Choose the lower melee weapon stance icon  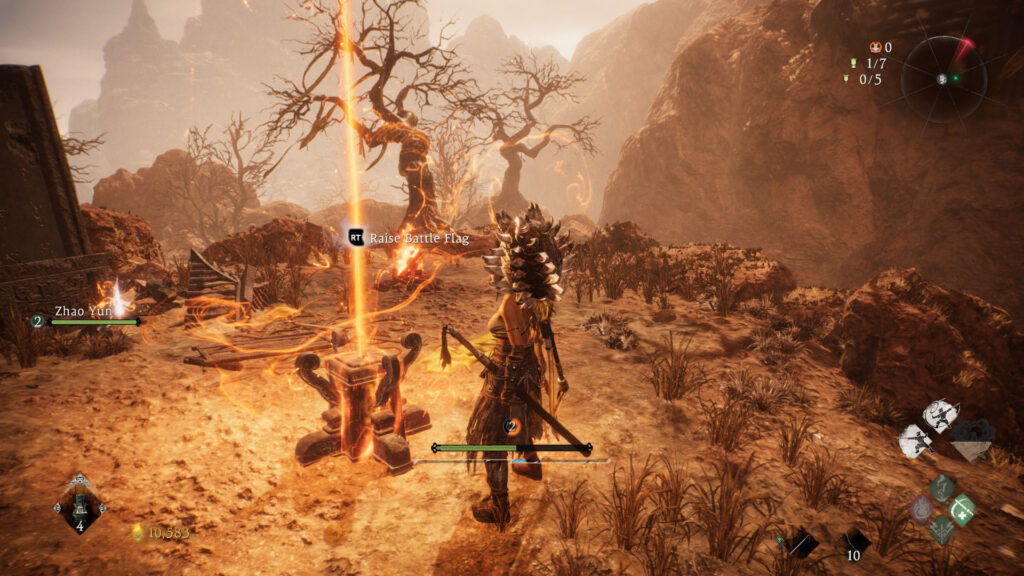(x=915, y=440)
